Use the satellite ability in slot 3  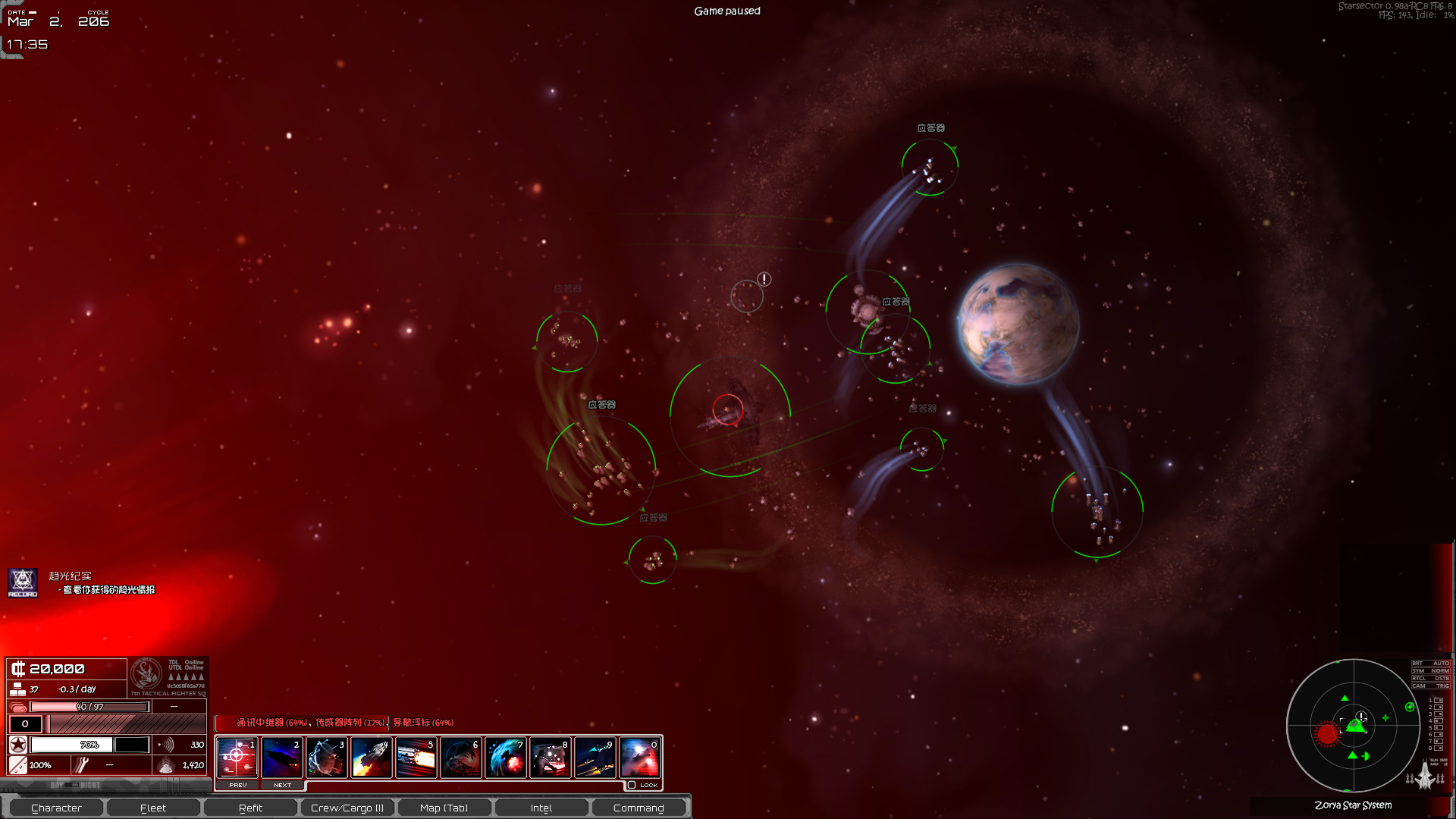pyautogui.click(x=327, y=757)
